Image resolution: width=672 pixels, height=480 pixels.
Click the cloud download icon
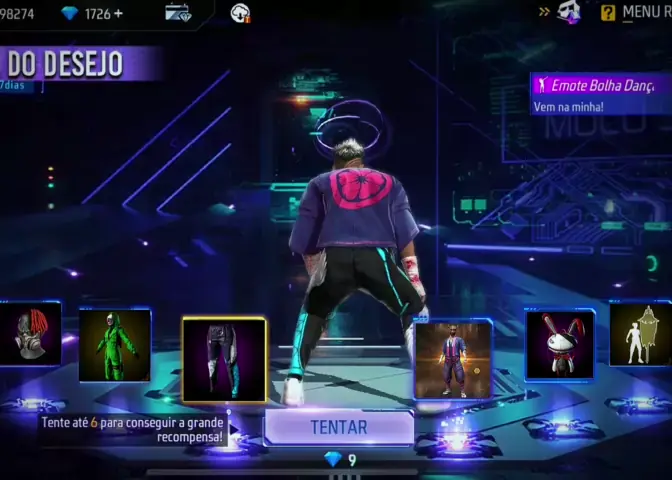[x=240, y=13]
